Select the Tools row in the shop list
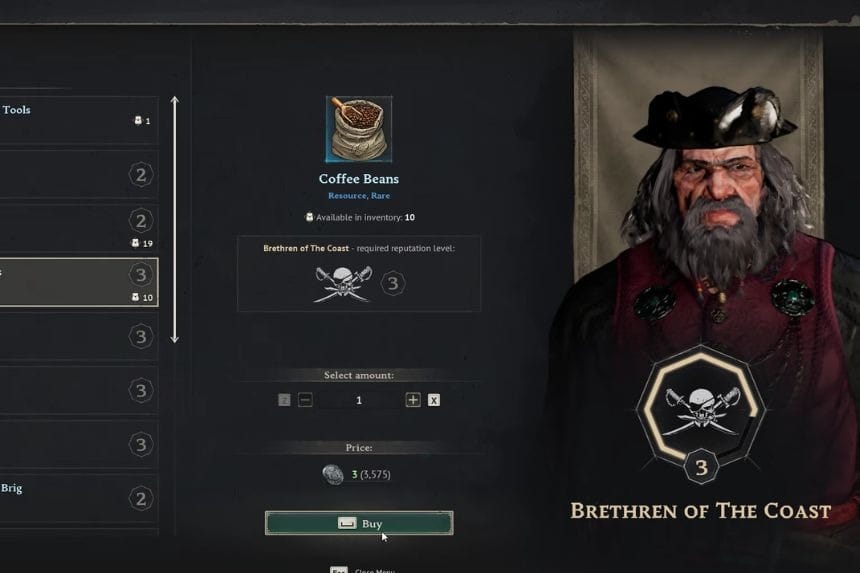The image size is (860, 573). point(78,120)
